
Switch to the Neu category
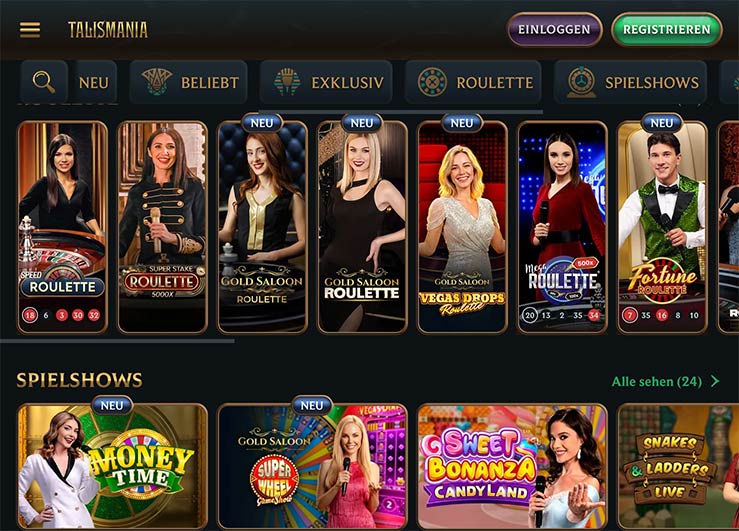pos(94,83)
